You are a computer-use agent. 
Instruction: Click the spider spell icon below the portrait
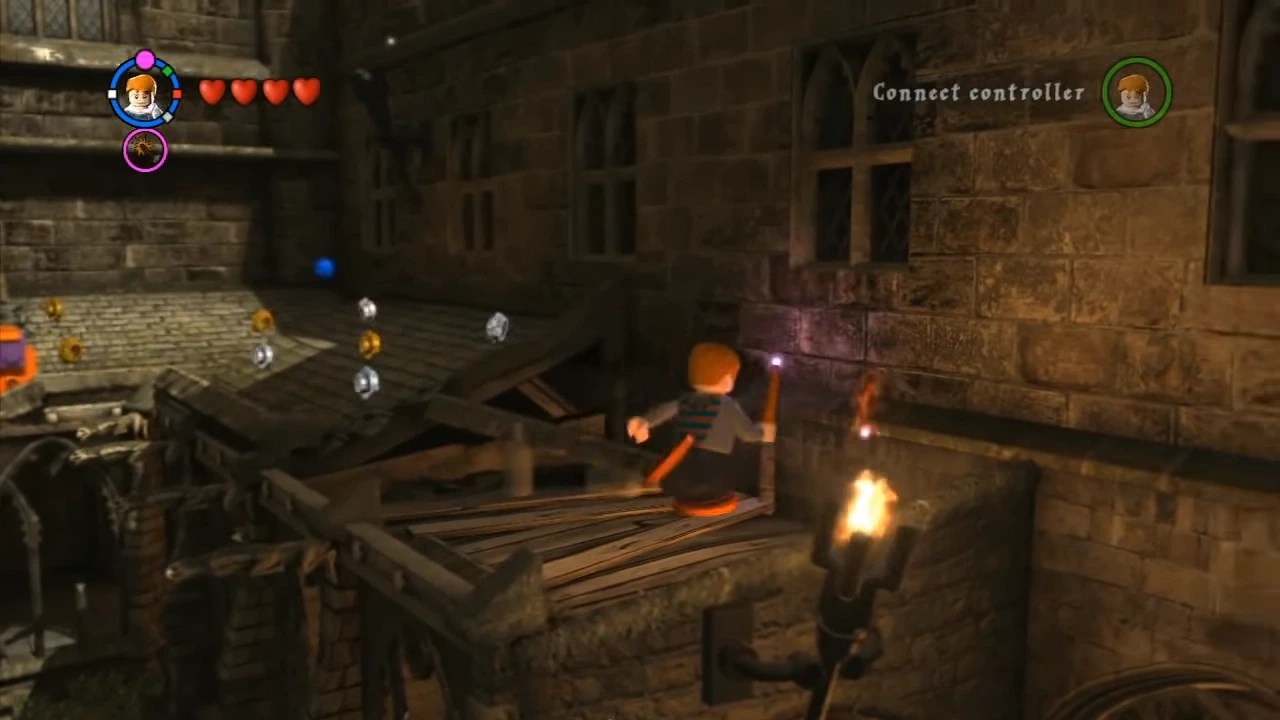tap(146, 150)
